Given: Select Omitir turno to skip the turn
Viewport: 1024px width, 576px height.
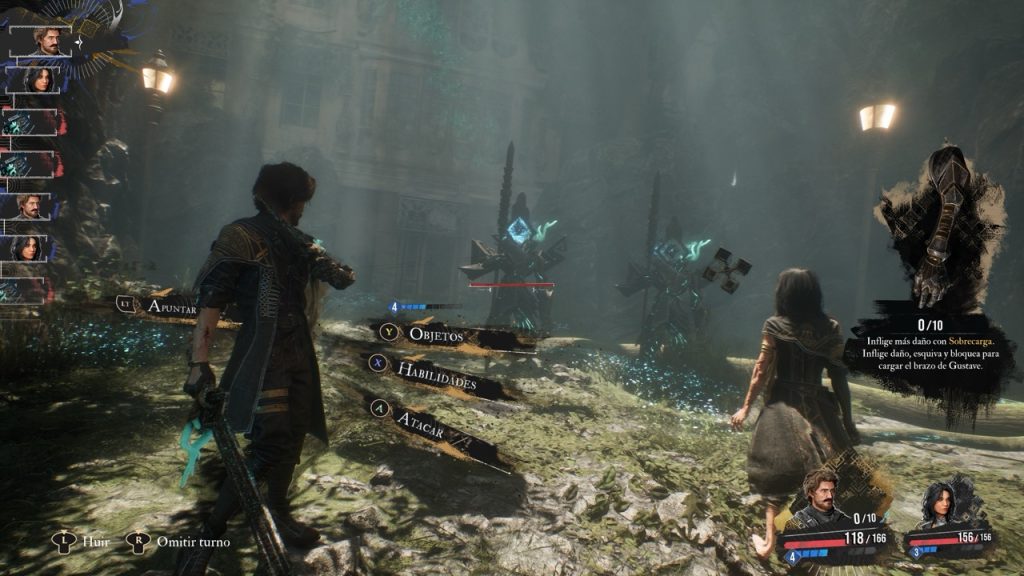Looking at the screenshot, I should (x=192, y=542).
